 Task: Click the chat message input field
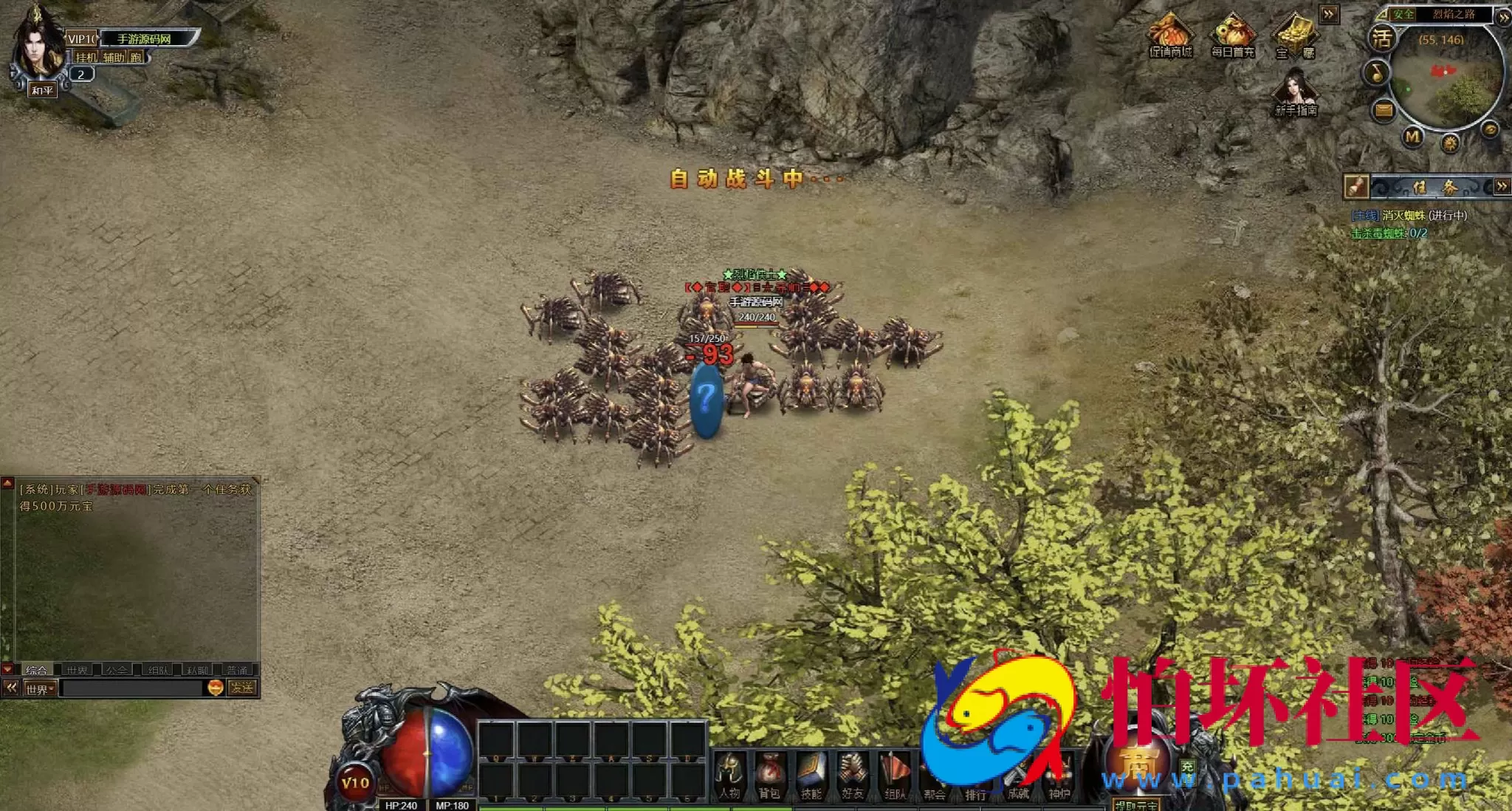pos(131,688)
